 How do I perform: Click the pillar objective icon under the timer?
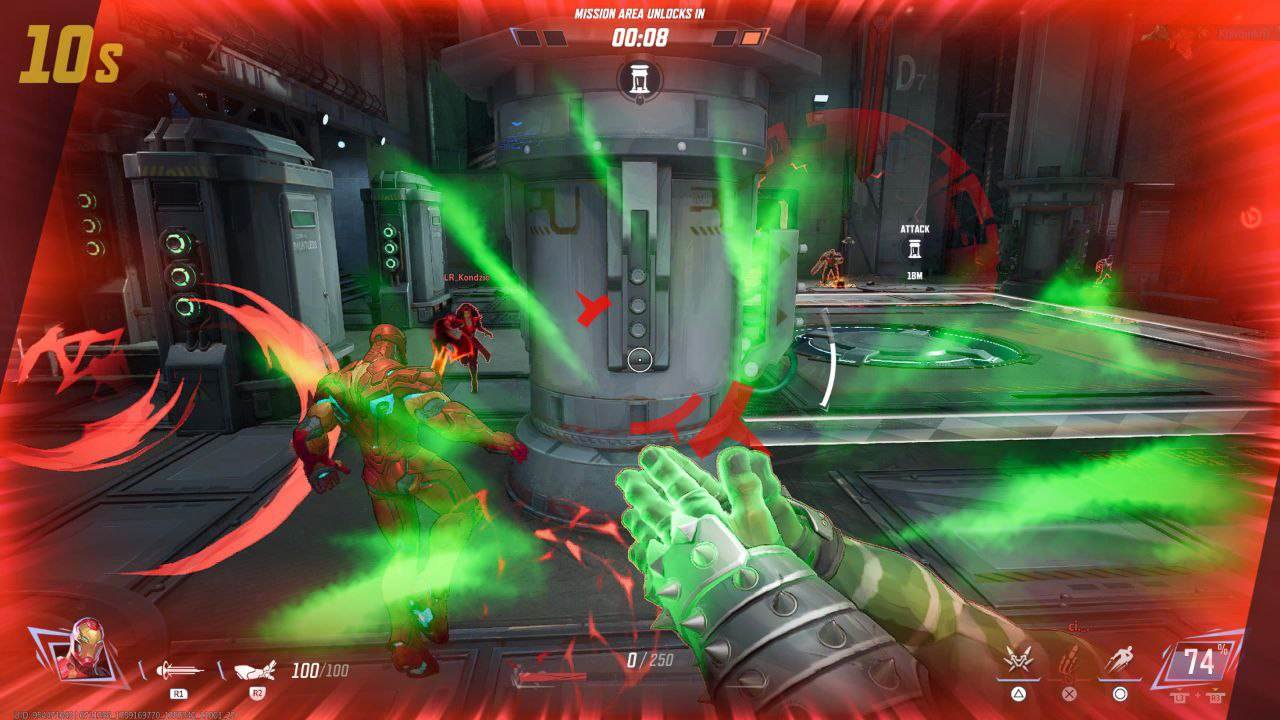click(640, 80)
